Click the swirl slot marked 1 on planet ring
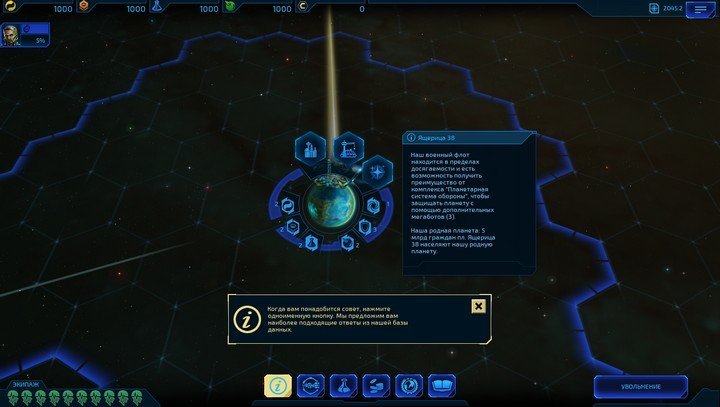The image size is (720, 407). point(370,205)
